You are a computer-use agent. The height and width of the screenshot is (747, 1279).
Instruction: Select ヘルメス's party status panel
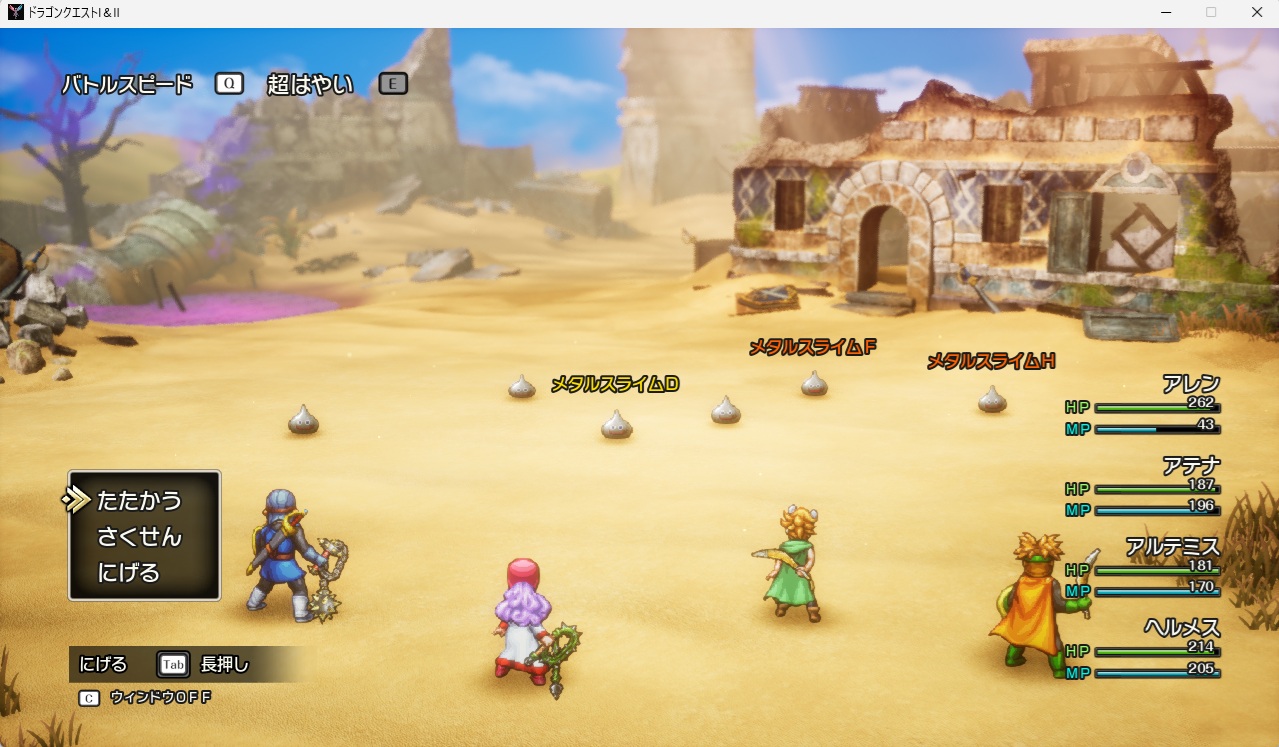point(1145,650)
